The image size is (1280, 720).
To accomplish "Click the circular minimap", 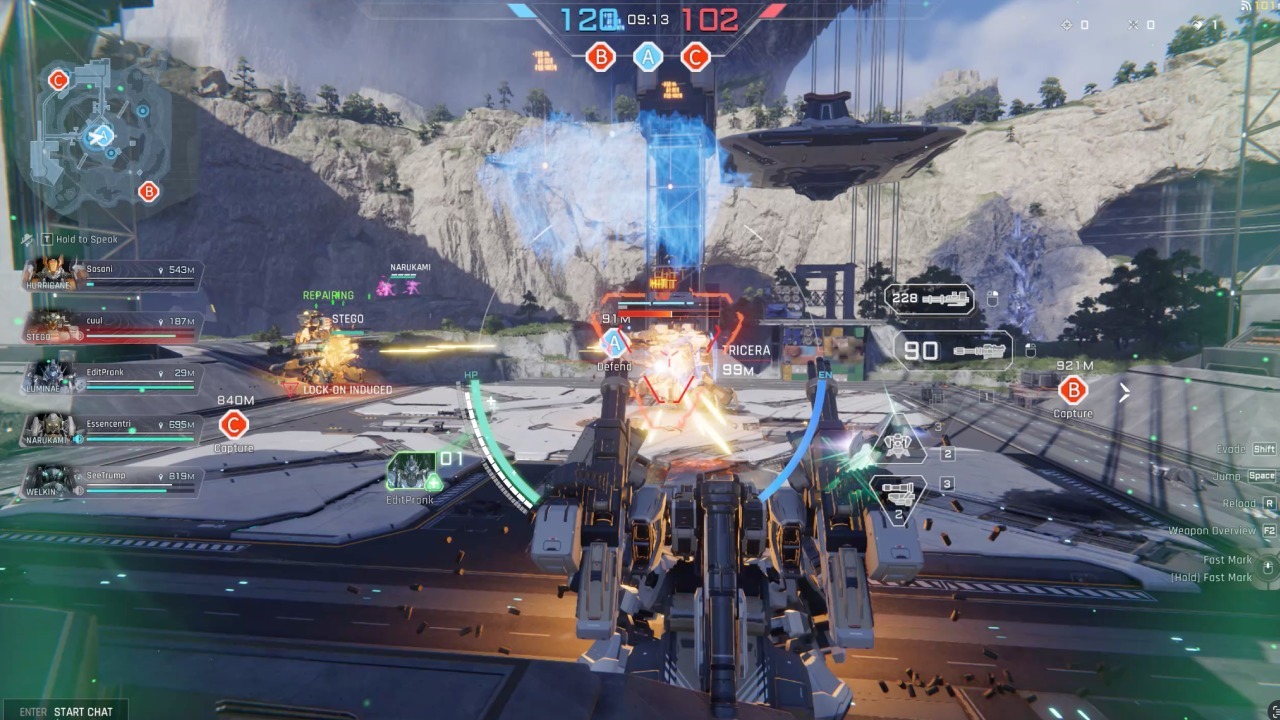I will tap(100, 135).
